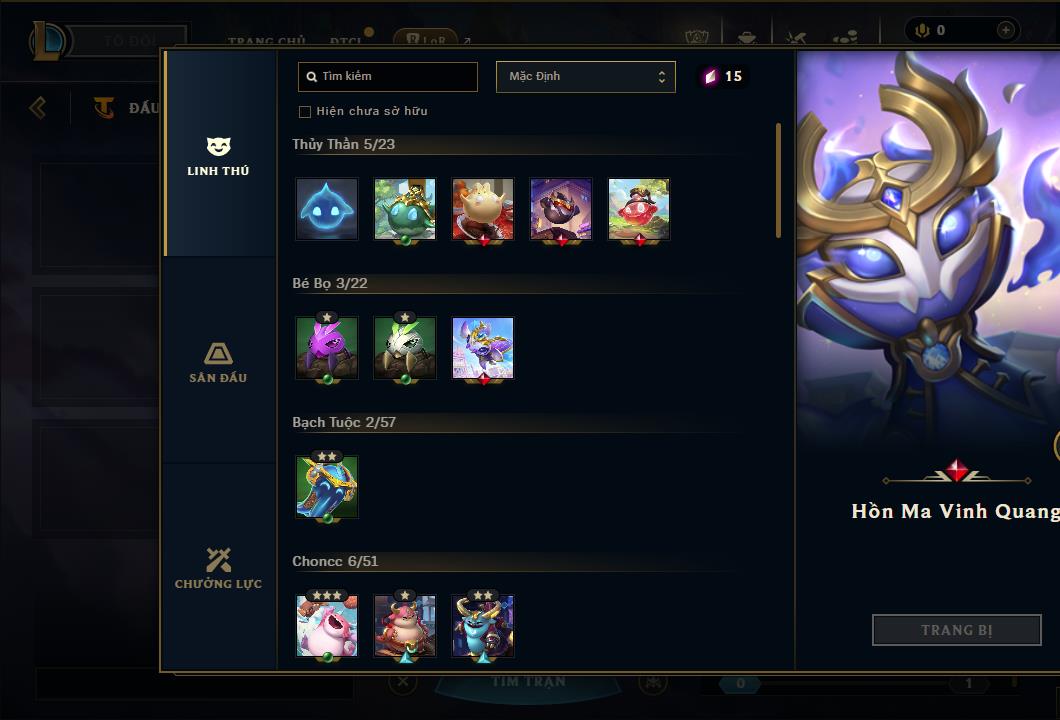Click the little legends list scrollbar
Screen dimensions: 1060x720
(x=778, y=181)
